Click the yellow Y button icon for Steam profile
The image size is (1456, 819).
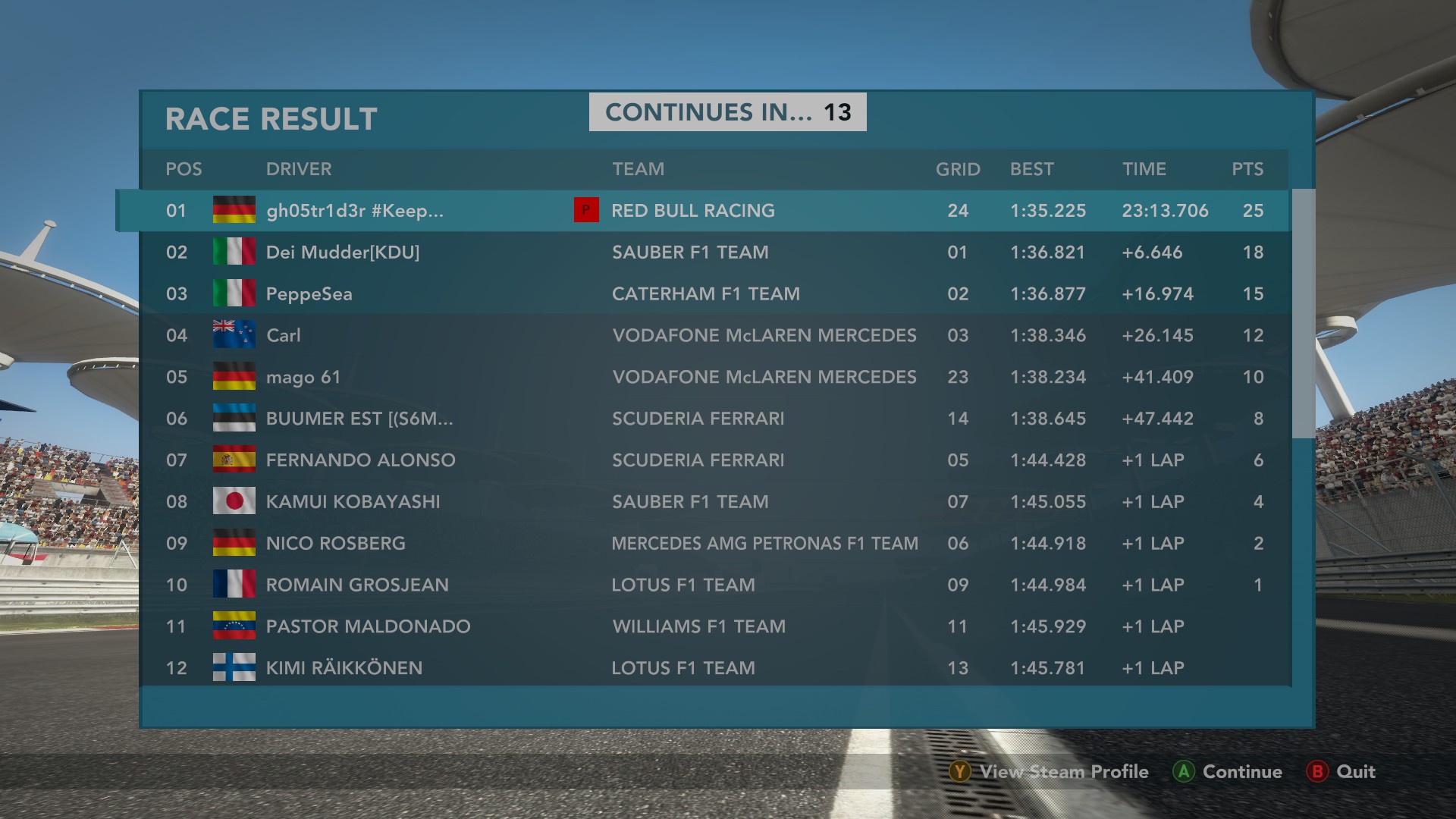(x=961, y=772)
